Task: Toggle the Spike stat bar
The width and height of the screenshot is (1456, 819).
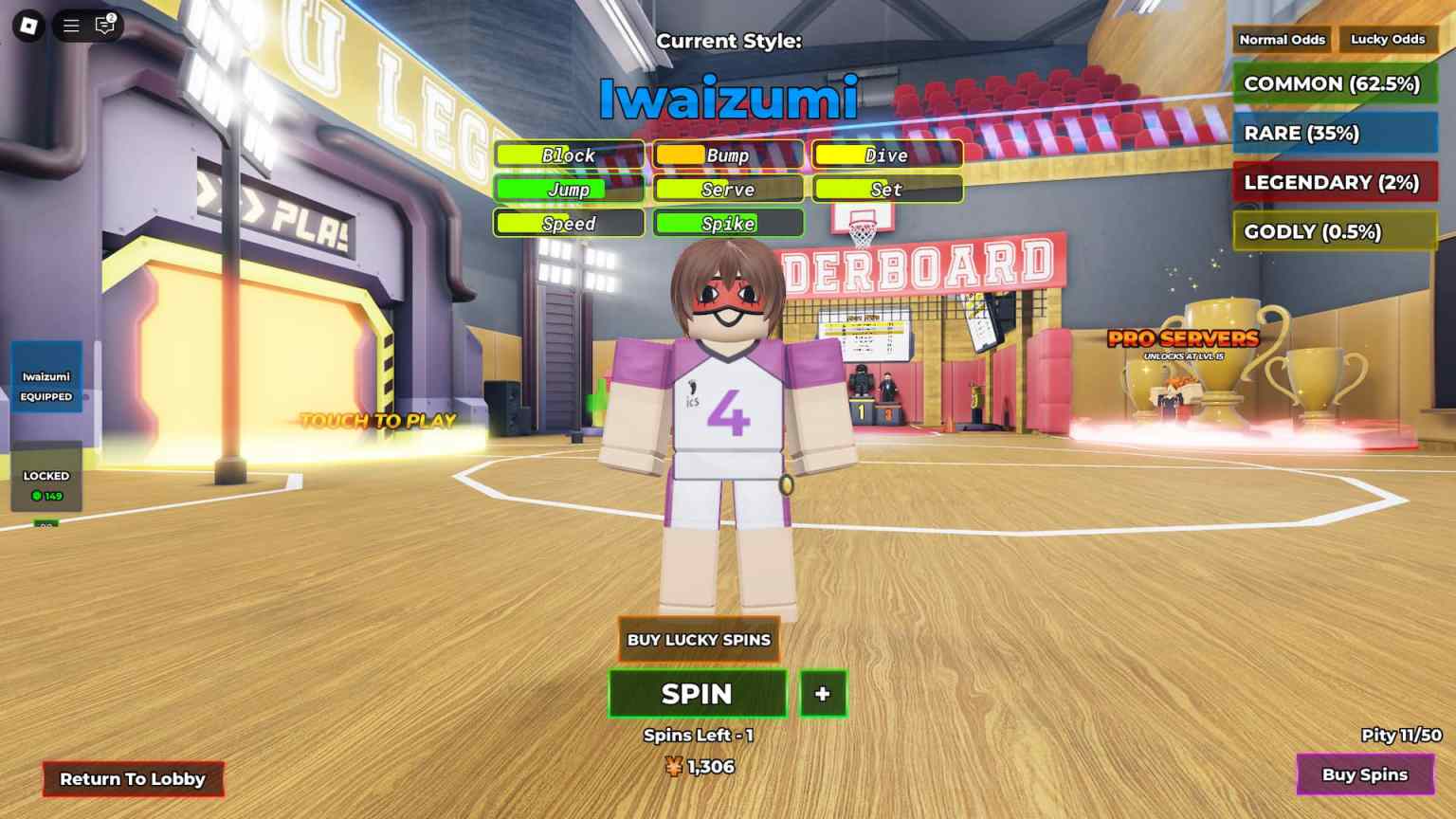Action: point(728,224)
